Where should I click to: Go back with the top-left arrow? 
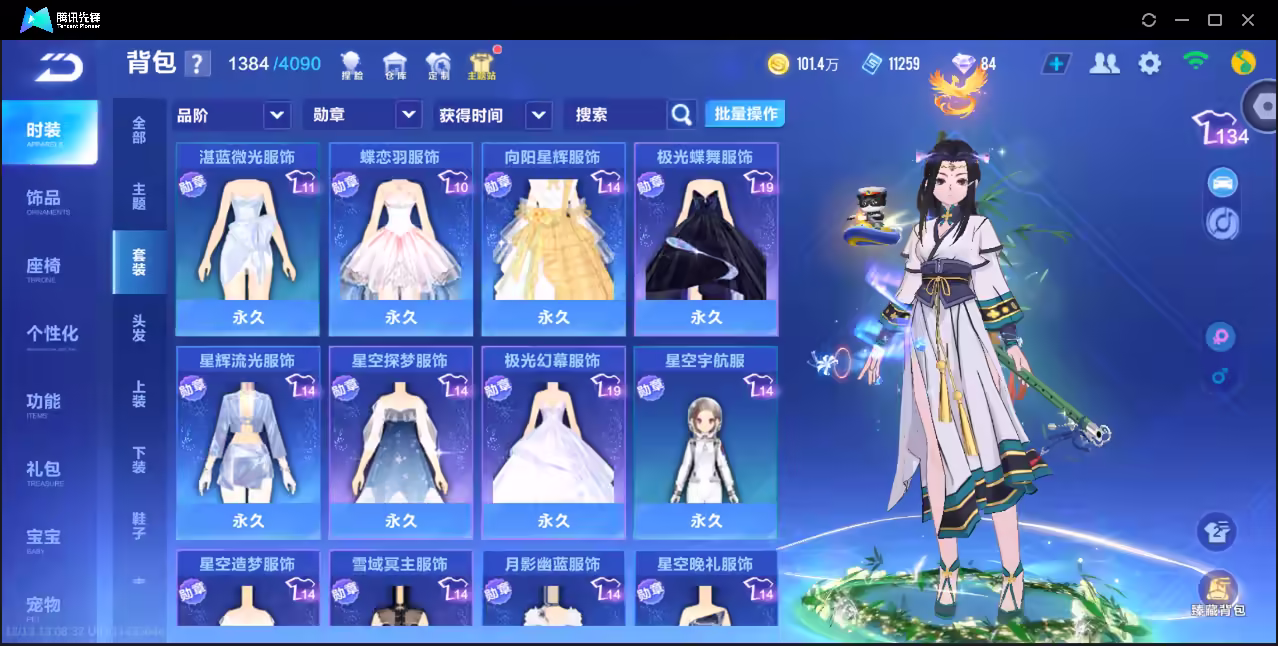(59, 68)
